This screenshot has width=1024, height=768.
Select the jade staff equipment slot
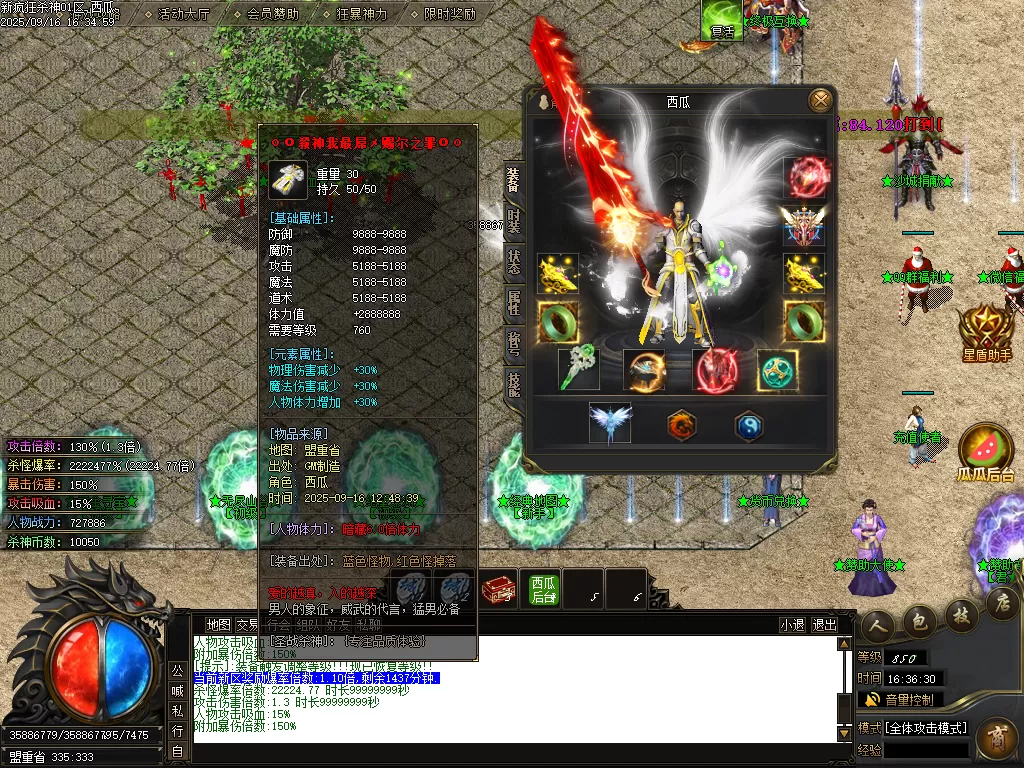[x=579, y=370]
